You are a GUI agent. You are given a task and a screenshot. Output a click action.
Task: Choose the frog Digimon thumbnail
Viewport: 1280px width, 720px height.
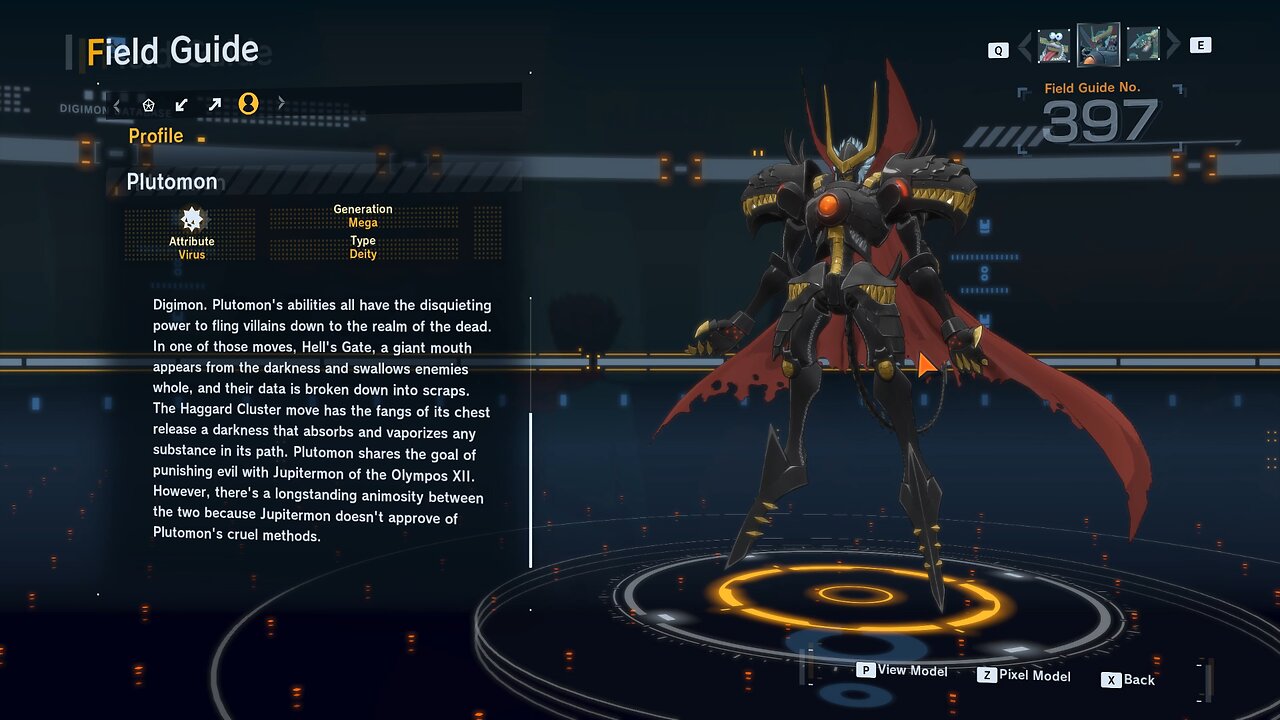[x=1053, y=46]
